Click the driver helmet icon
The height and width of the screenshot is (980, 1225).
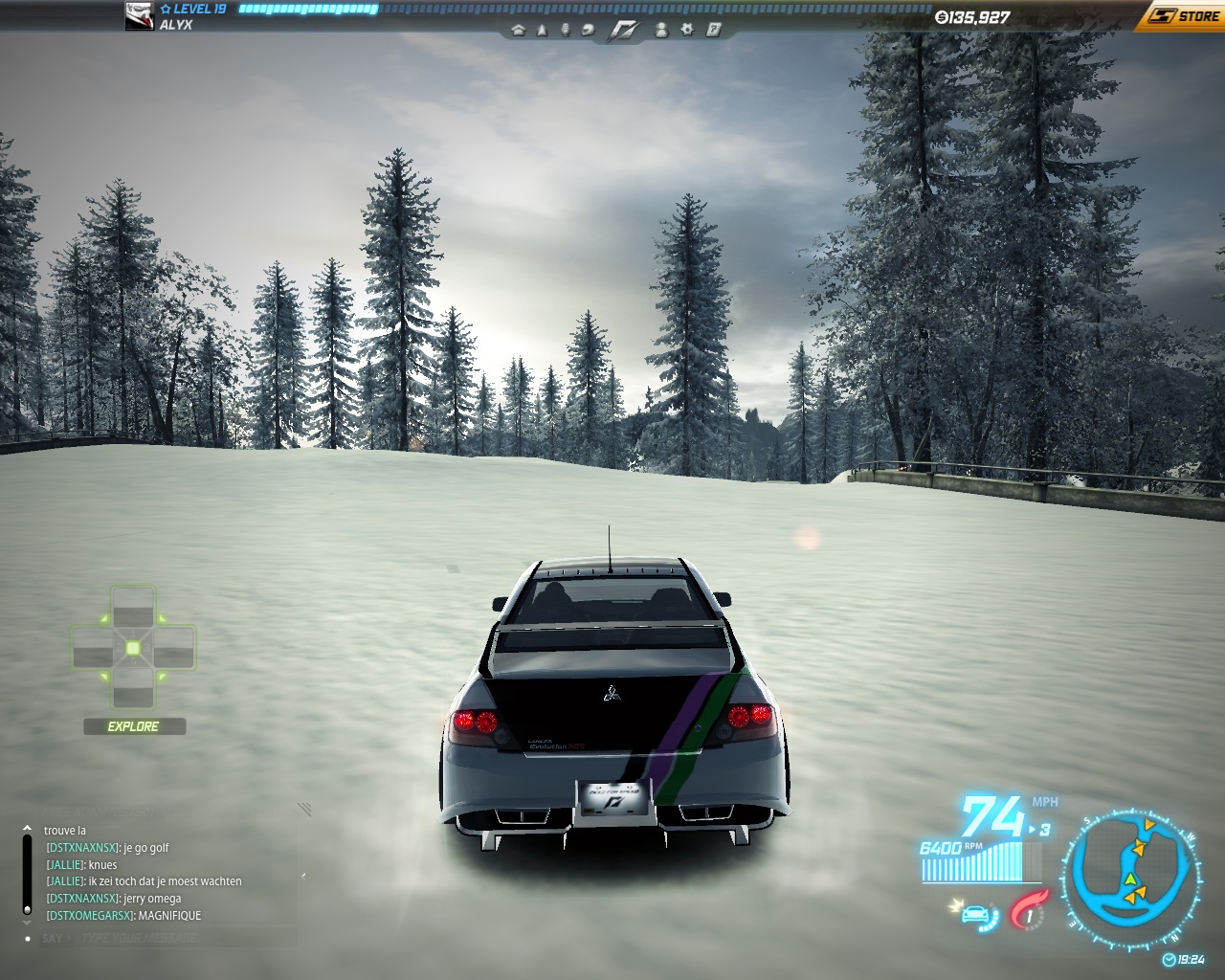[x=588, y=31]
